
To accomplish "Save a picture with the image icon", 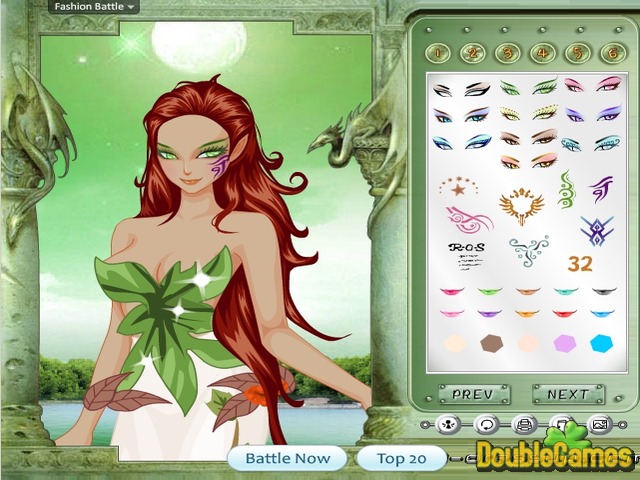I will point(599,426).
